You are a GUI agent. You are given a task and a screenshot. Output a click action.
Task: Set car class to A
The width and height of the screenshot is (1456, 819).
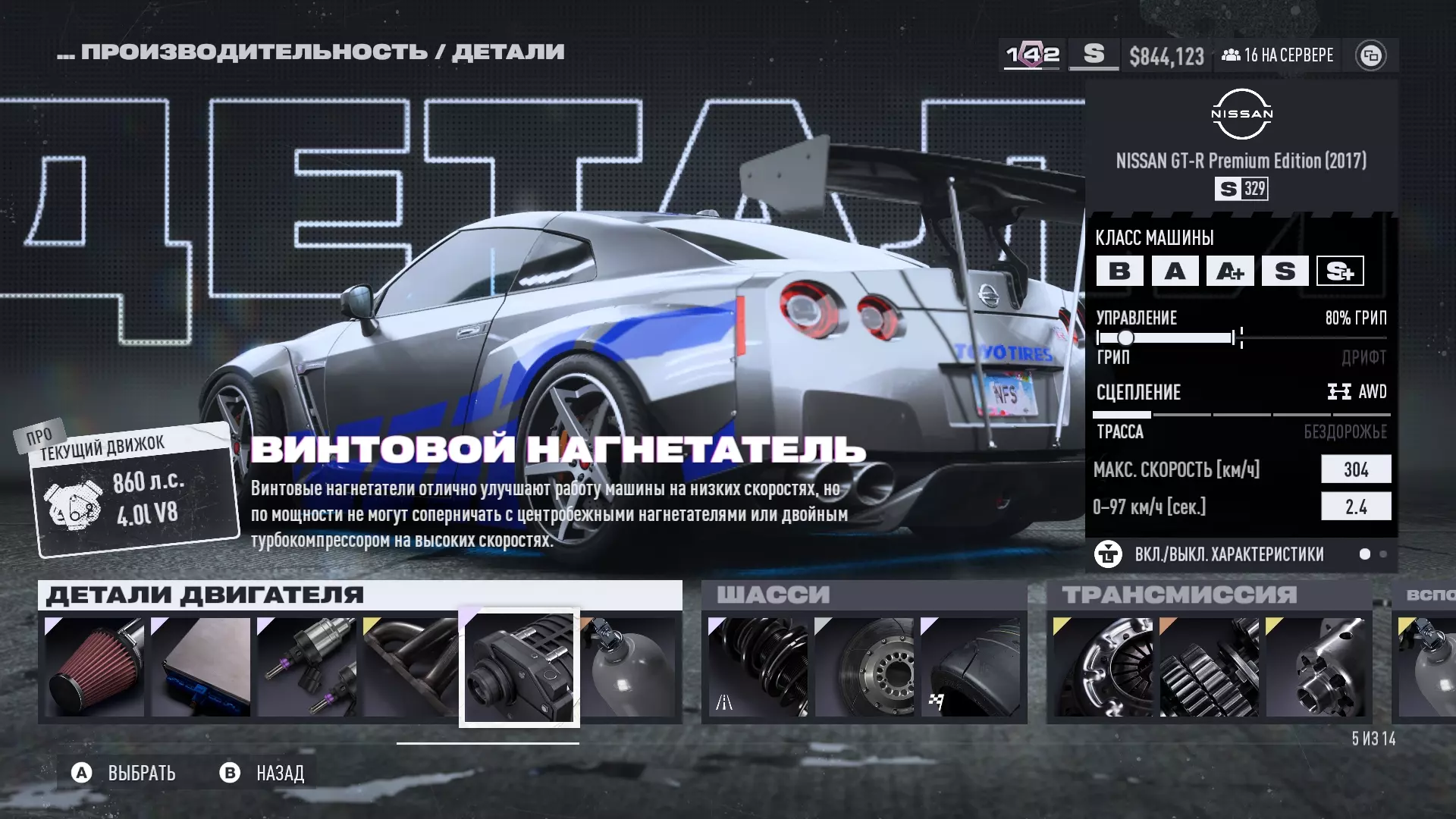(x=1175, y=271)
